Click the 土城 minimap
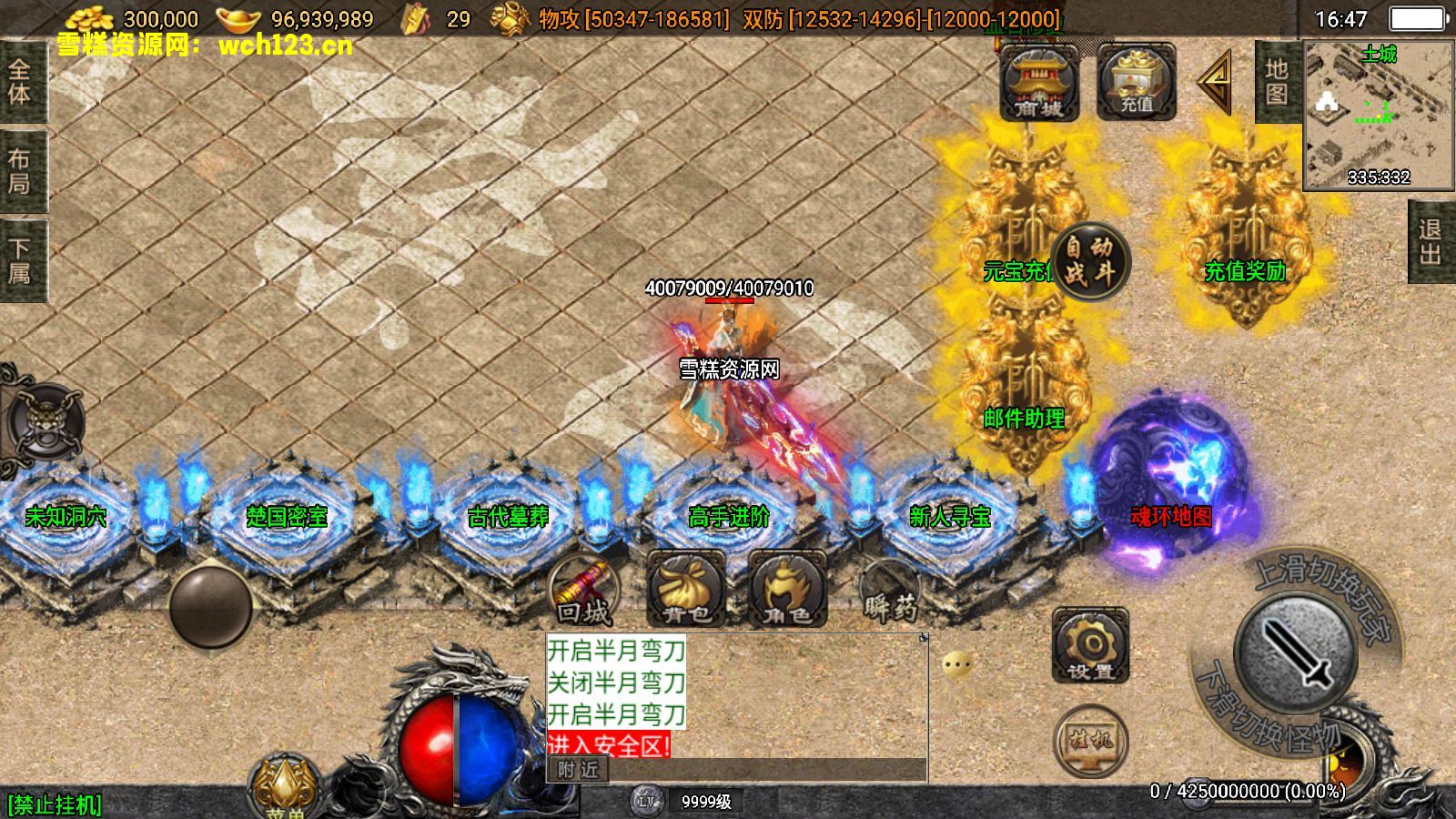The image size is (1456, 819). pos(1378,115)
